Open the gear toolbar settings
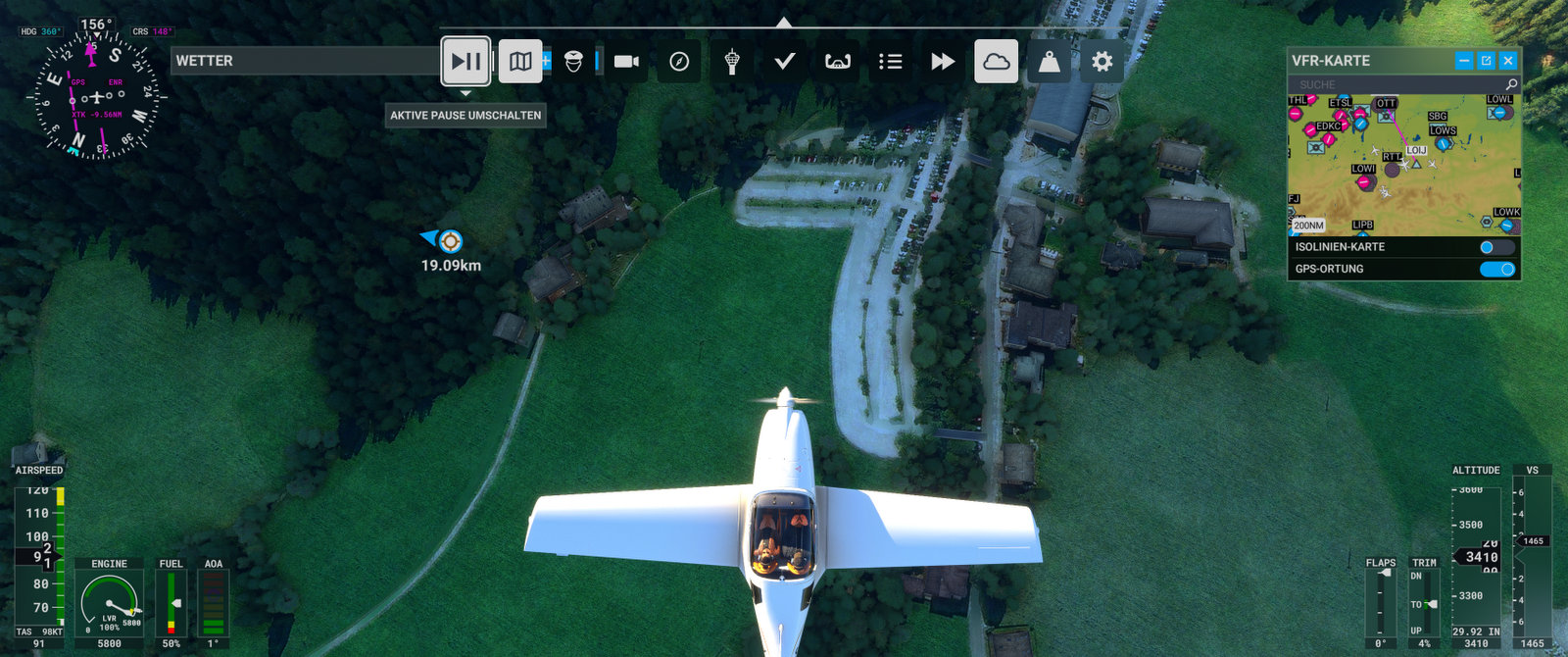Screen dimensions: 1568x657 click(1102, 61)
